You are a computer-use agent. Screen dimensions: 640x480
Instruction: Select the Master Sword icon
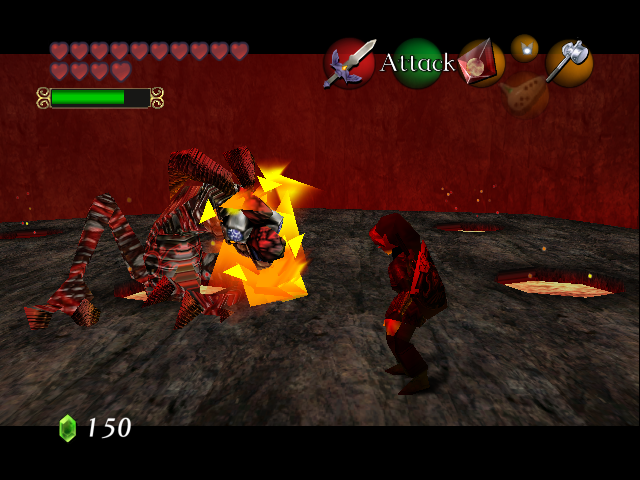click(349, 63)
